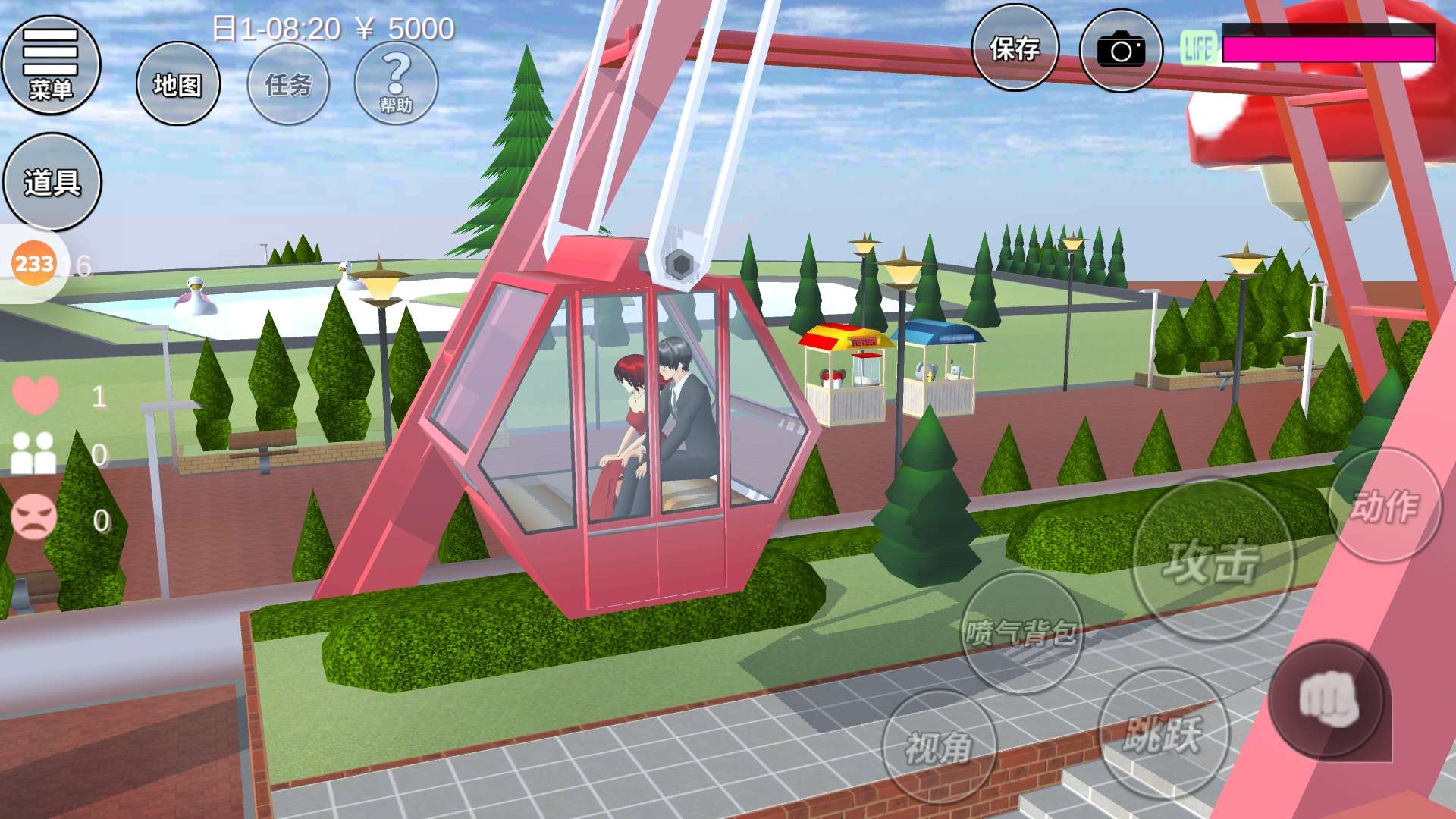The image size is (1456, 819).
Task: Activate the 喷气背包 jetpack
Action: coord(1021,632)
